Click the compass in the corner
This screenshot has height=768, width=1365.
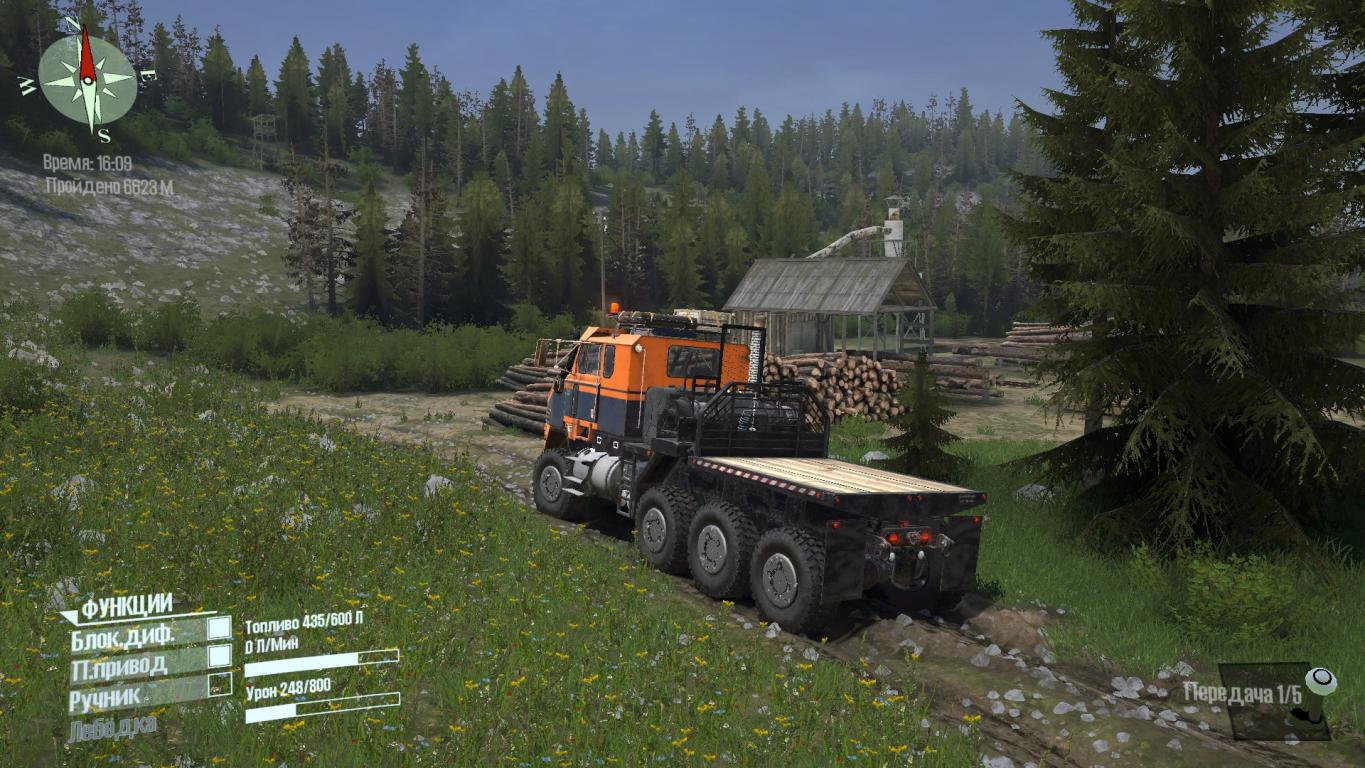(x=87, y=78)
